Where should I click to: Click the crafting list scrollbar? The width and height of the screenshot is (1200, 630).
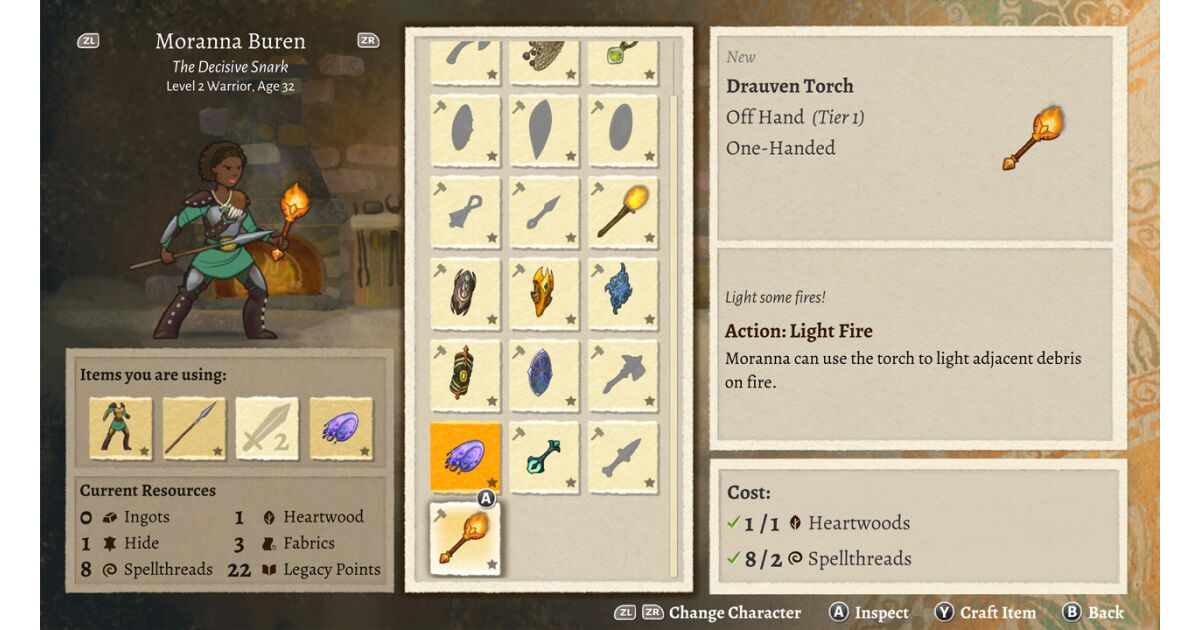[x=673, y=300]
